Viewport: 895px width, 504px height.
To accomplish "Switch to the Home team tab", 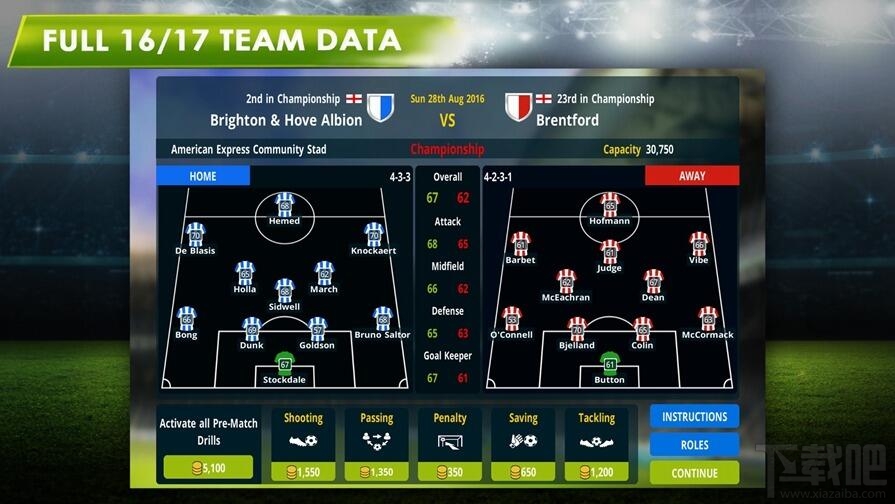I will [x=203, y=176].
